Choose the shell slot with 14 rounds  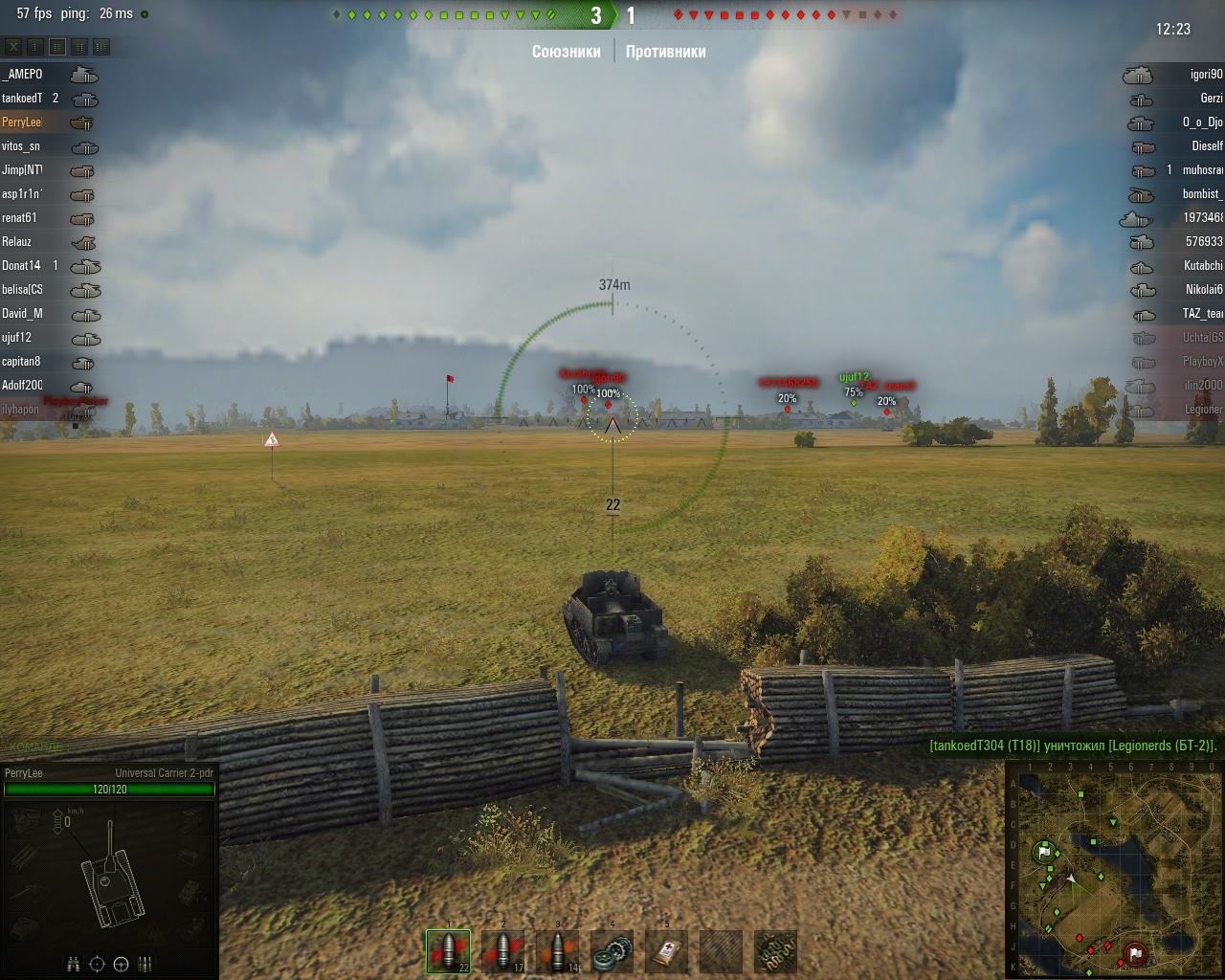coord(558,951)
